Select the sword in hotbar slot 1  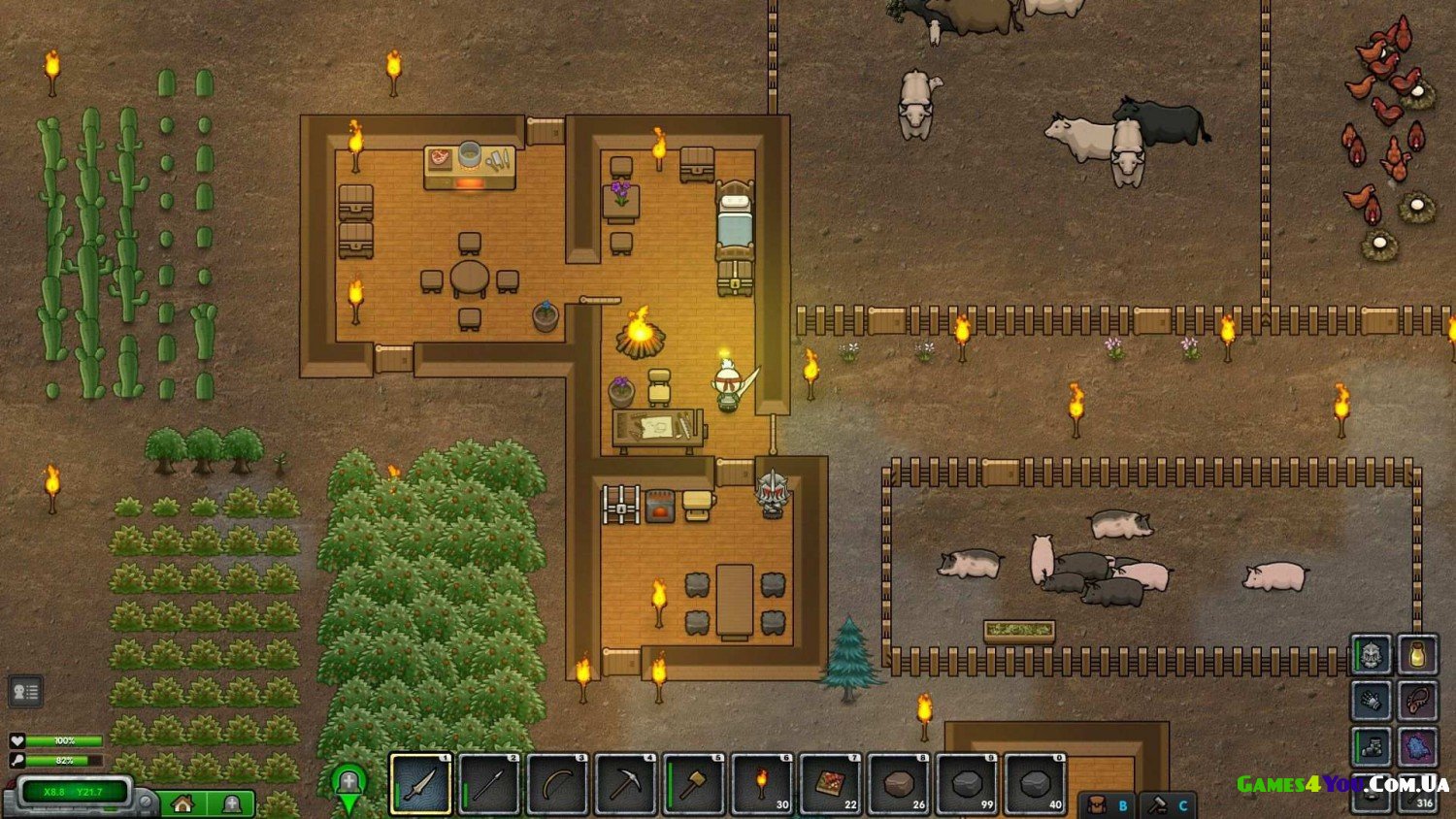[420, 783]
